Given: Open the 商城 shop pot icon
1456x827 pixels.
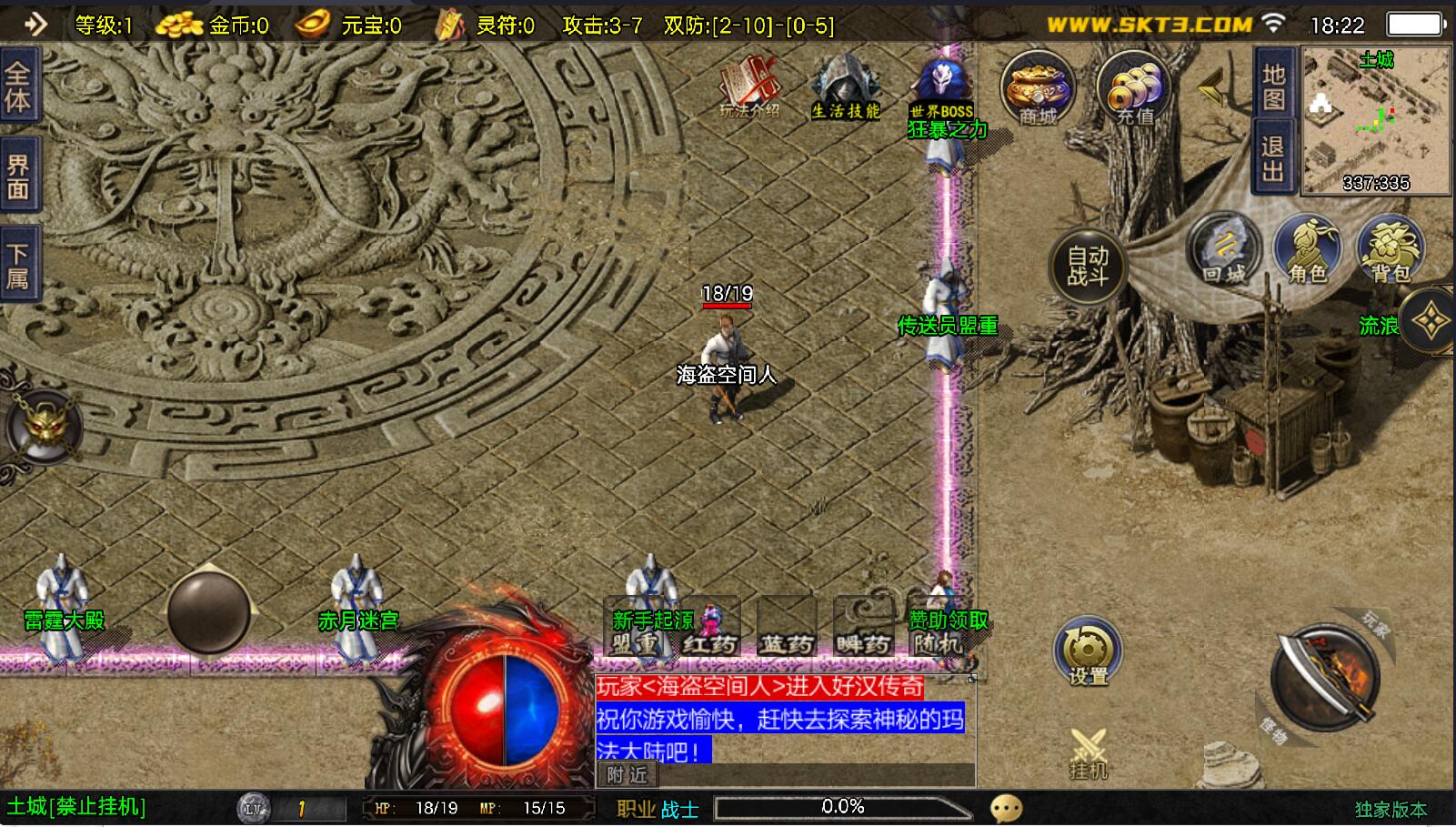Looking at the screenshot, I should pos(1038,88).
